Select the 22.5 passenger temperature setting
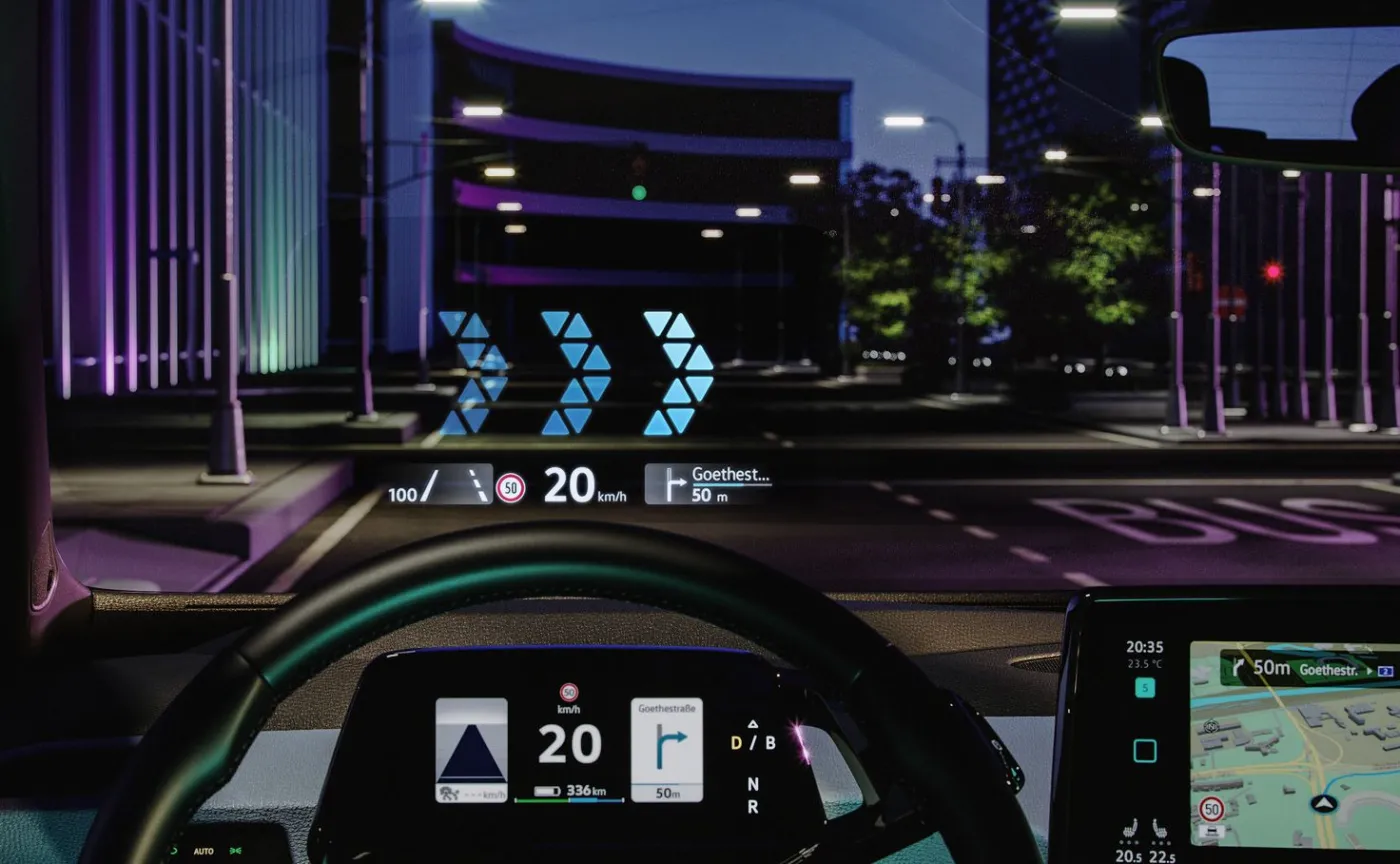Image resolution: width=1400 pixels, height=864 pixels. point(1163,855)
